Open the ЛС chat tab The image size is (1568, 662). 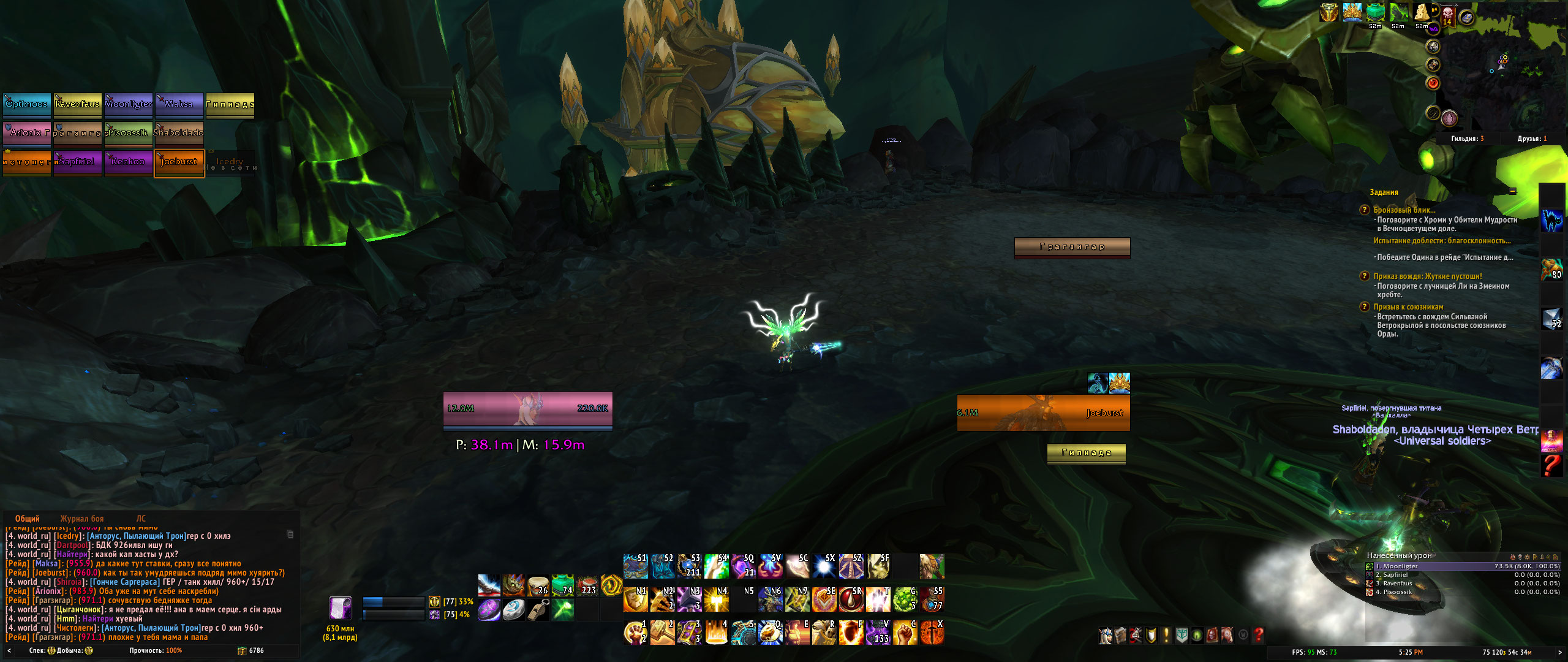141,519
